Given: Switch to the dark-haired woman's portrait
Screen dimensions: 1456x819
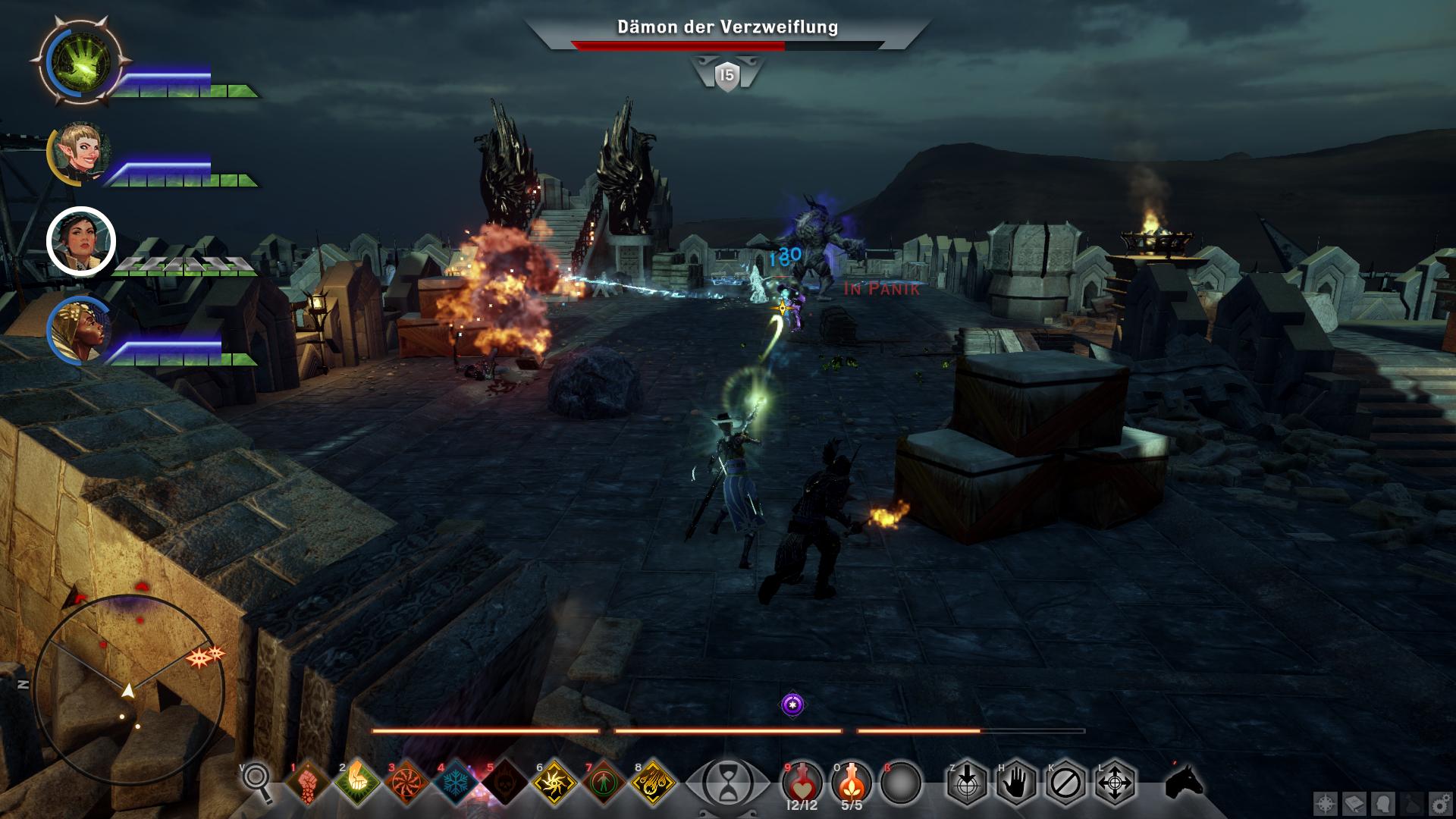Looking at the screenshot, I should click(81, 241).
